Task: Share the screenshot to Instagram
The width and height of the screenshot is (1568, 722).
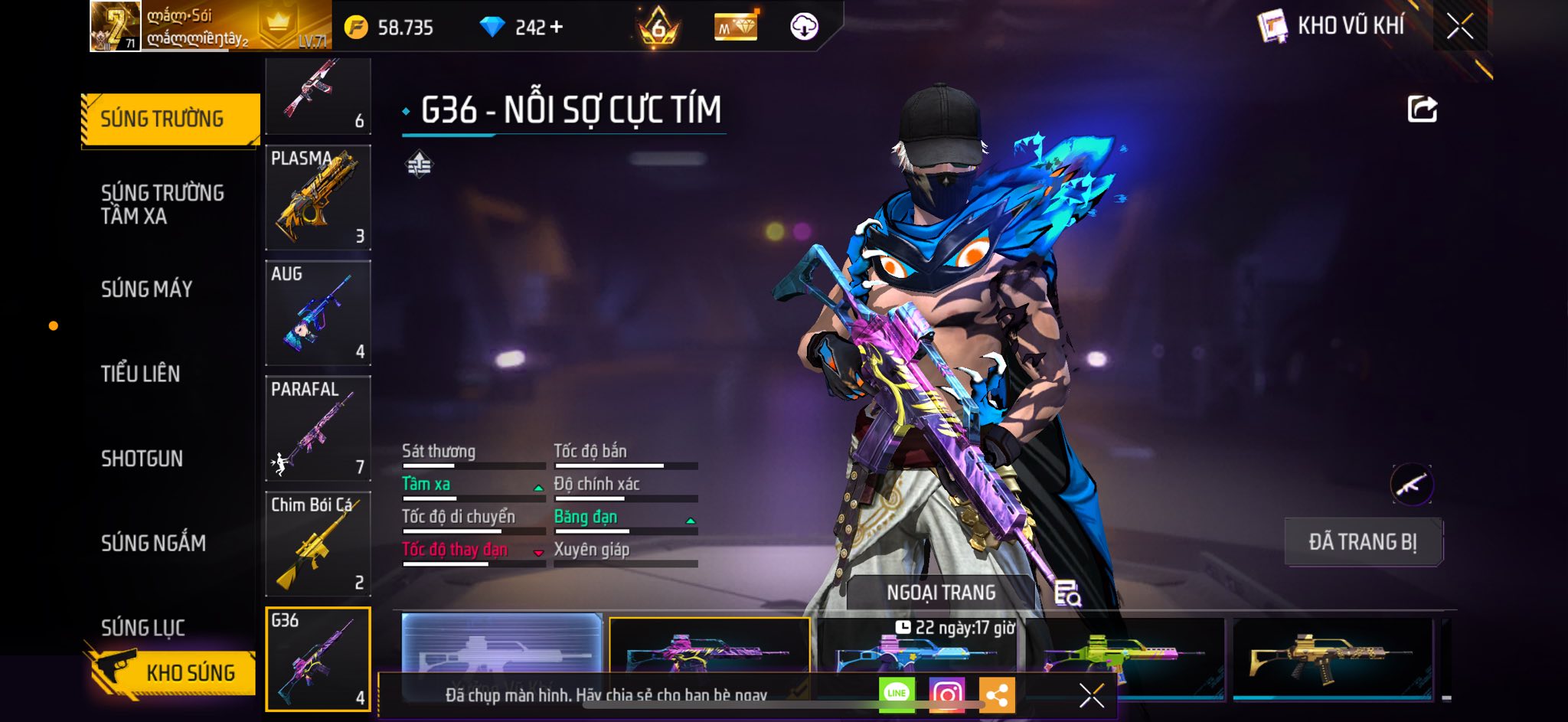Action: click(x=946, y=694)
